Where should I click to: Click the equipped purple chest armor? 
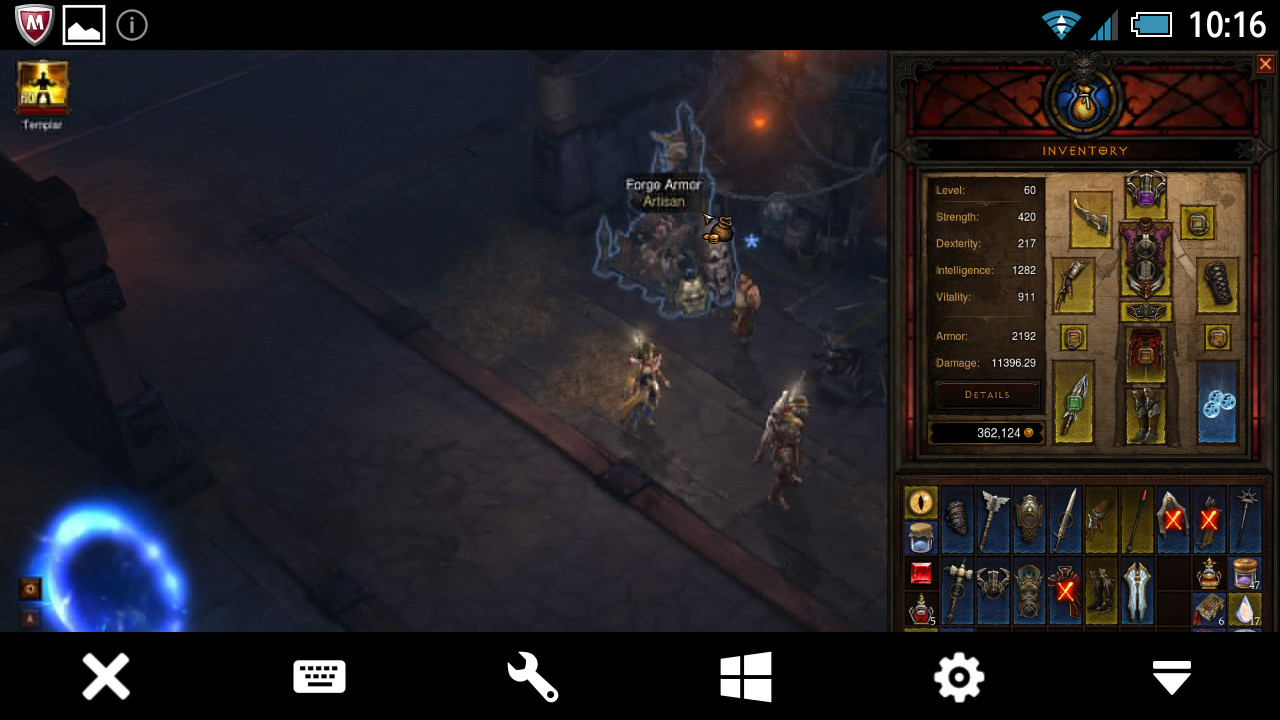1145,257
